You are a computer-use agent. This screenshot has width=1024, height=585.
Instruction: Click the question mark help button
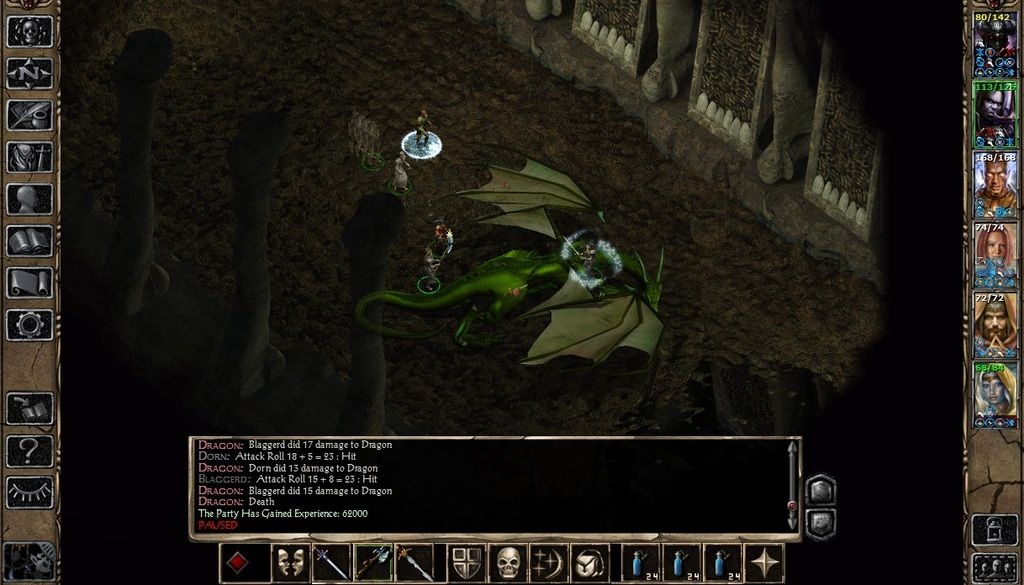pyautogui.click(x=29, y=450)
